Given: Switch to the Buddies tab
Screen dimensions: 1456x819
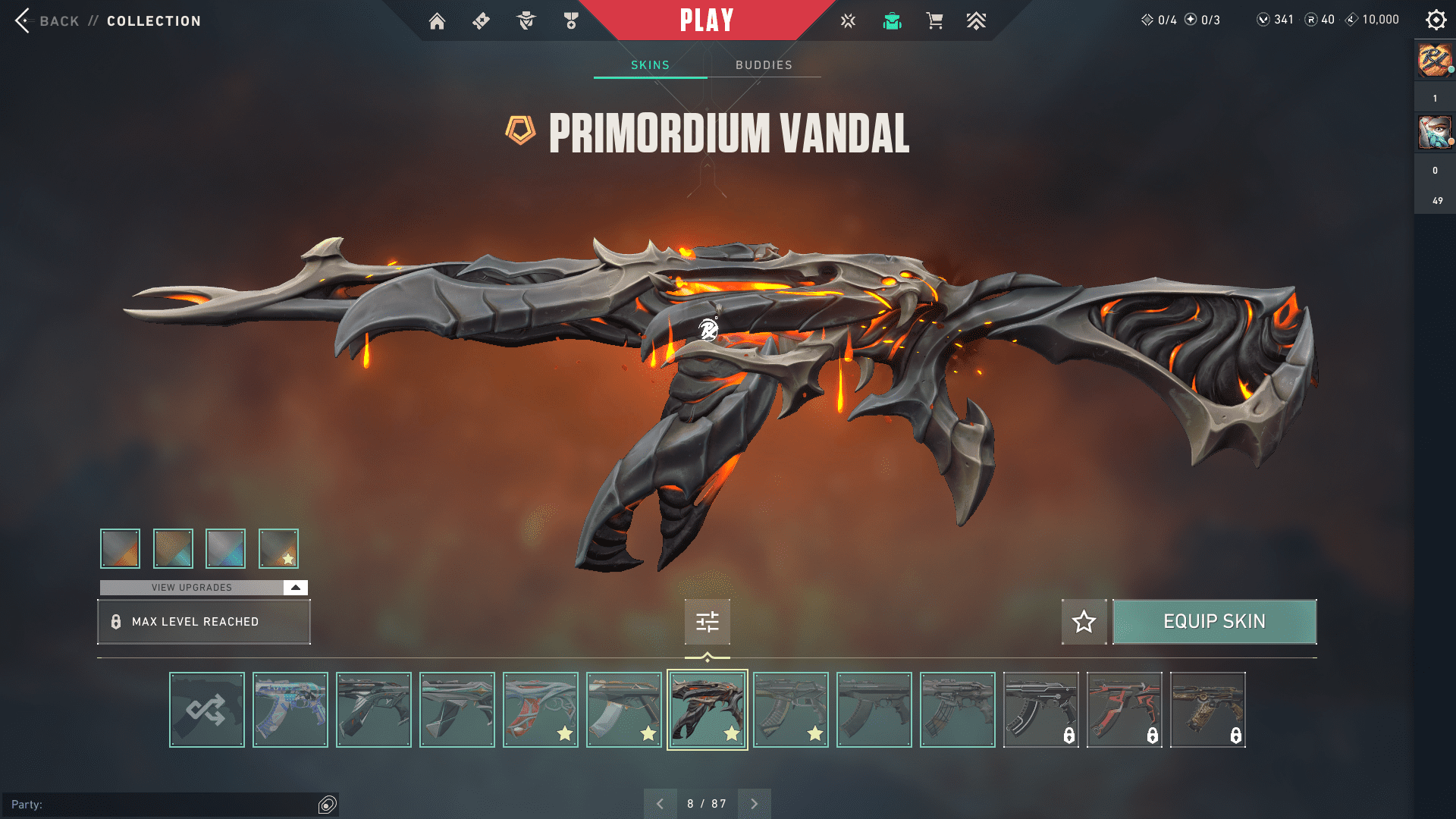Looking at the screenshot, I should (764, 65).
